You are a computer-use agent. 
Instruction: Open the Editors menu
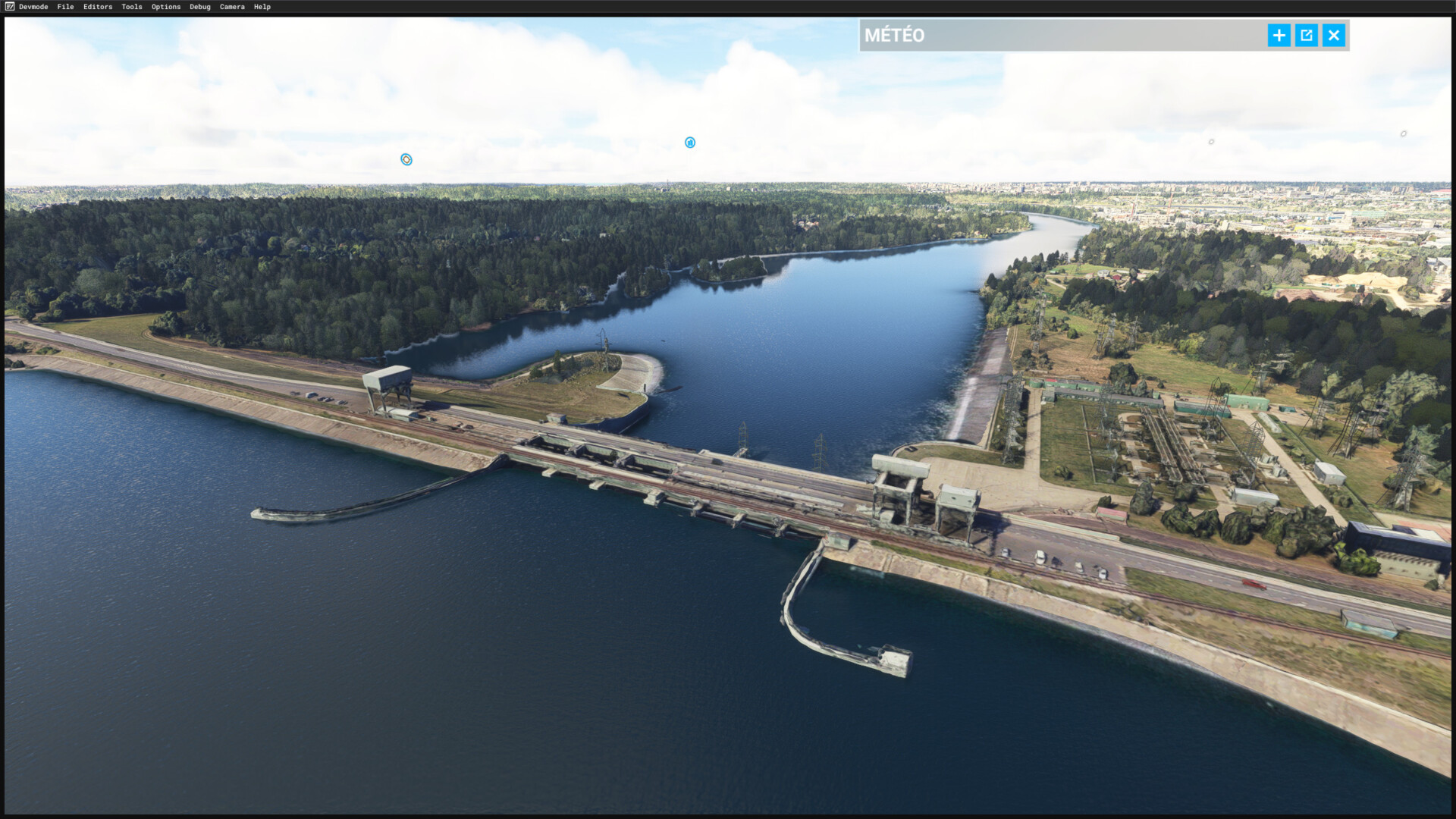pyautogui.click(x=98, y=7)
